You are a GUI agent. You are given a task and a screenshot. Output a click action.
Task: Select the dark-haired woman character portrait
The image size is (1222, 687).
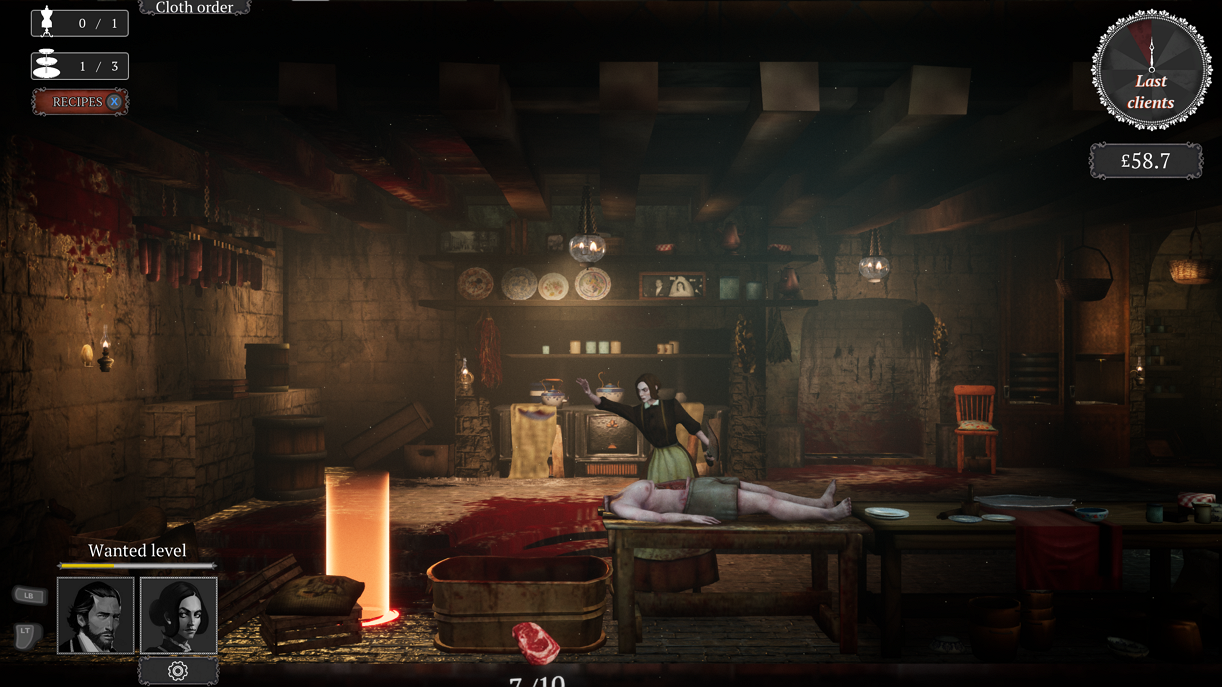click(x=179, y=615)
